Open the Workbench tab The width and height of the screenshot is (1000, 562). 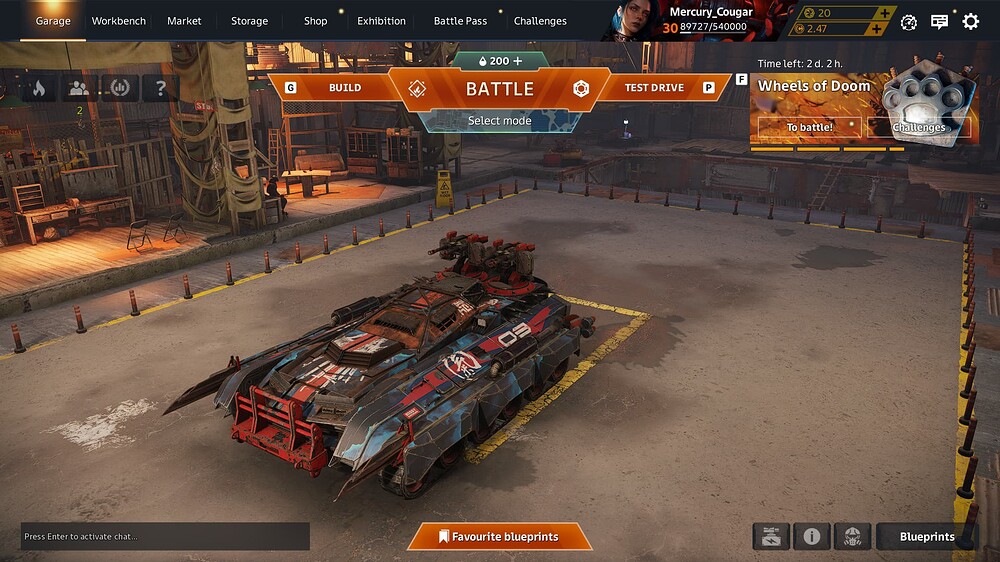pyautogui.click(x=118, y=21)
